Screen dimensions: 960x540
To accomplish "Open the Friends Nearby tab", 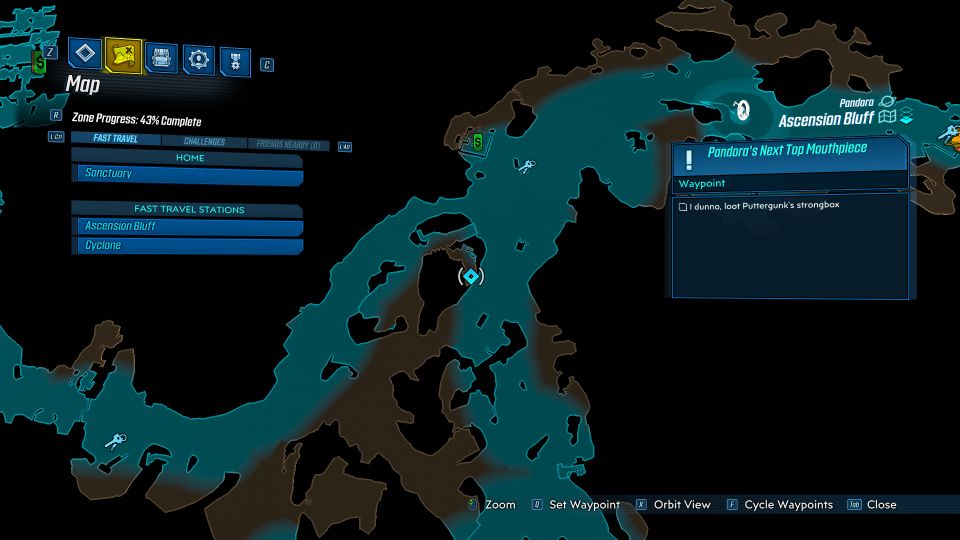I will [x=288, y=145].
